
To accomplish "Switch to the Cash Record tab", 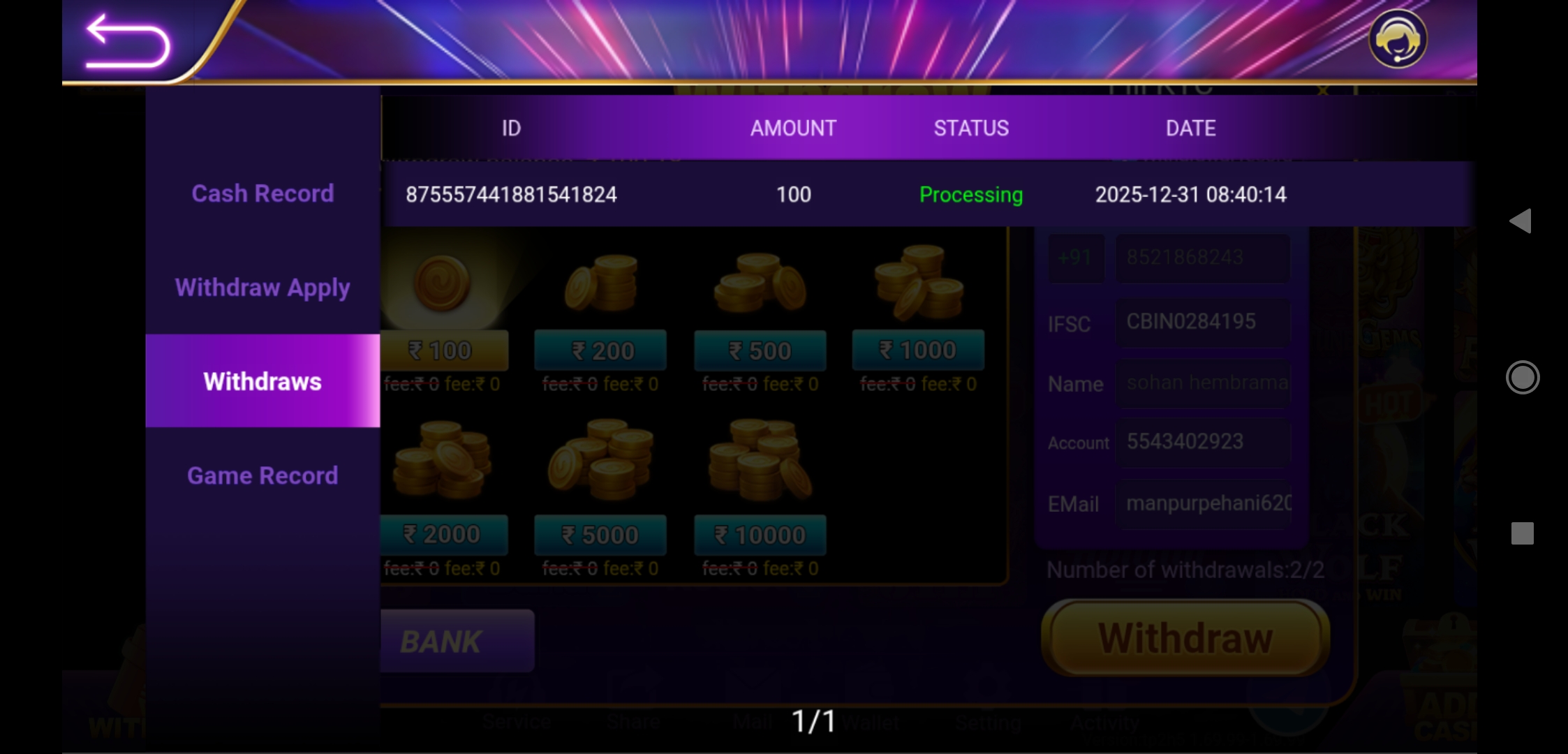I will point(262,193).
